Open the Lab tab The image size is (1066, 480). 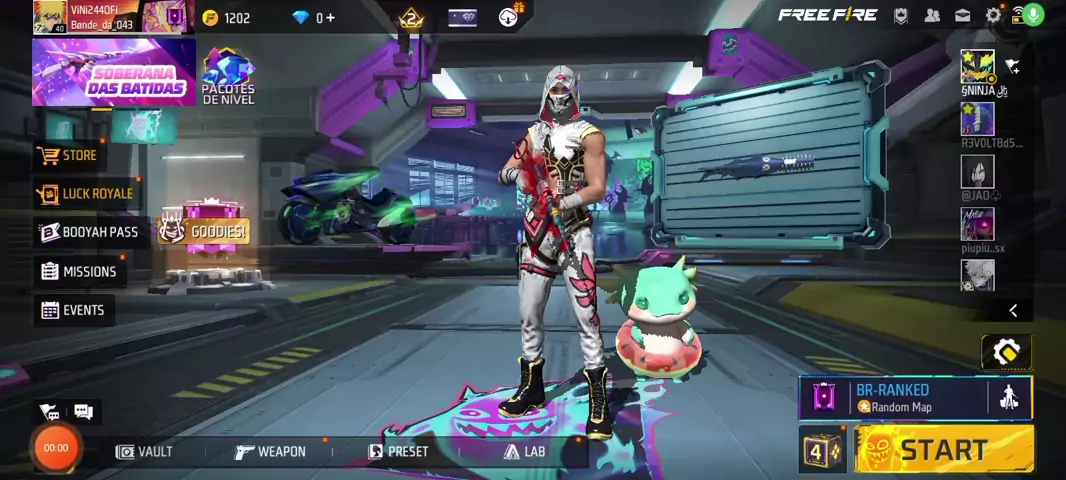tap(524, 452)
